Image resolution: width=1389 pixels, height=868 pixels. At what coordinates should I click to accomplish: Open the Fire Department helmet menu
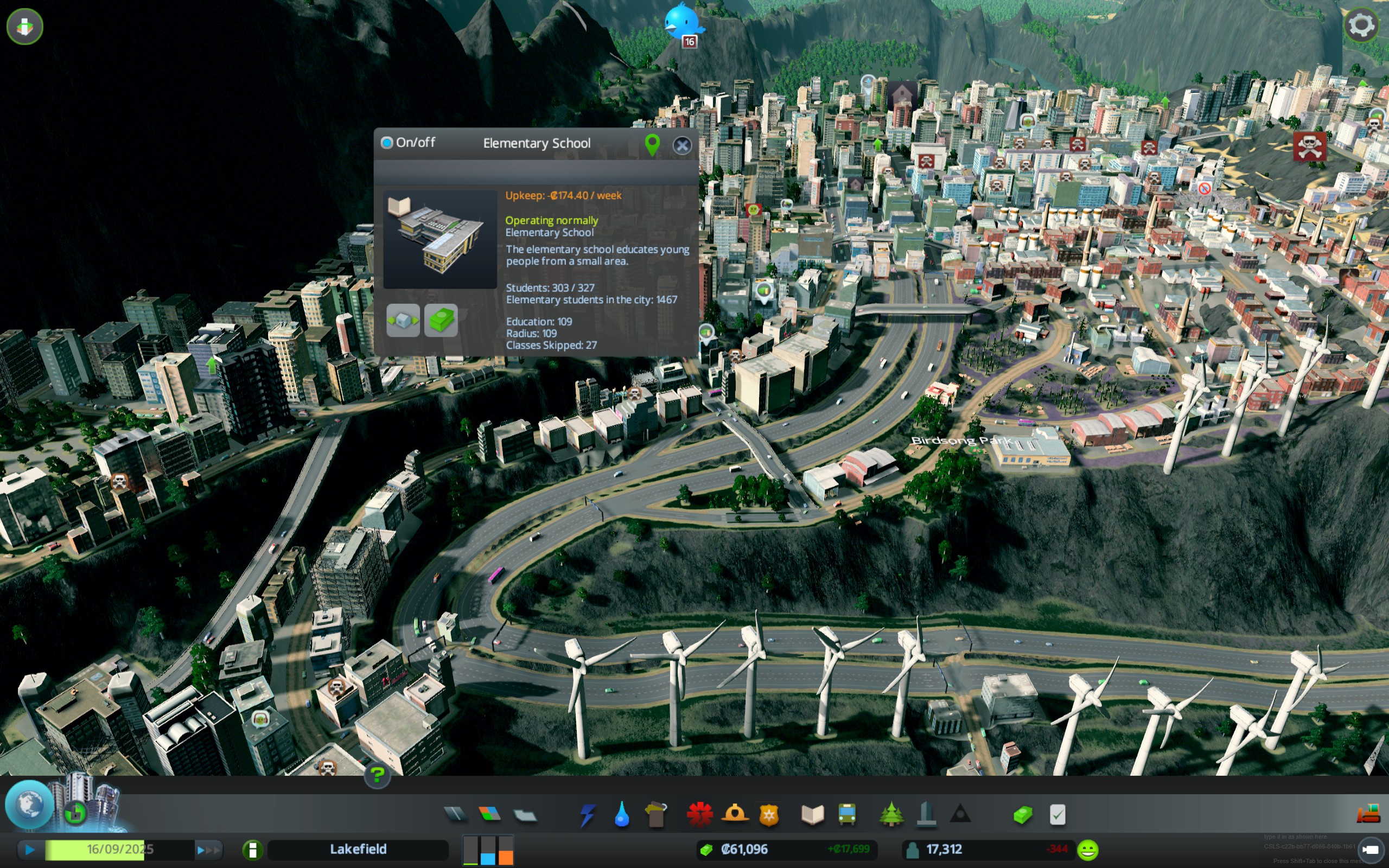click(x=735, y=815)
